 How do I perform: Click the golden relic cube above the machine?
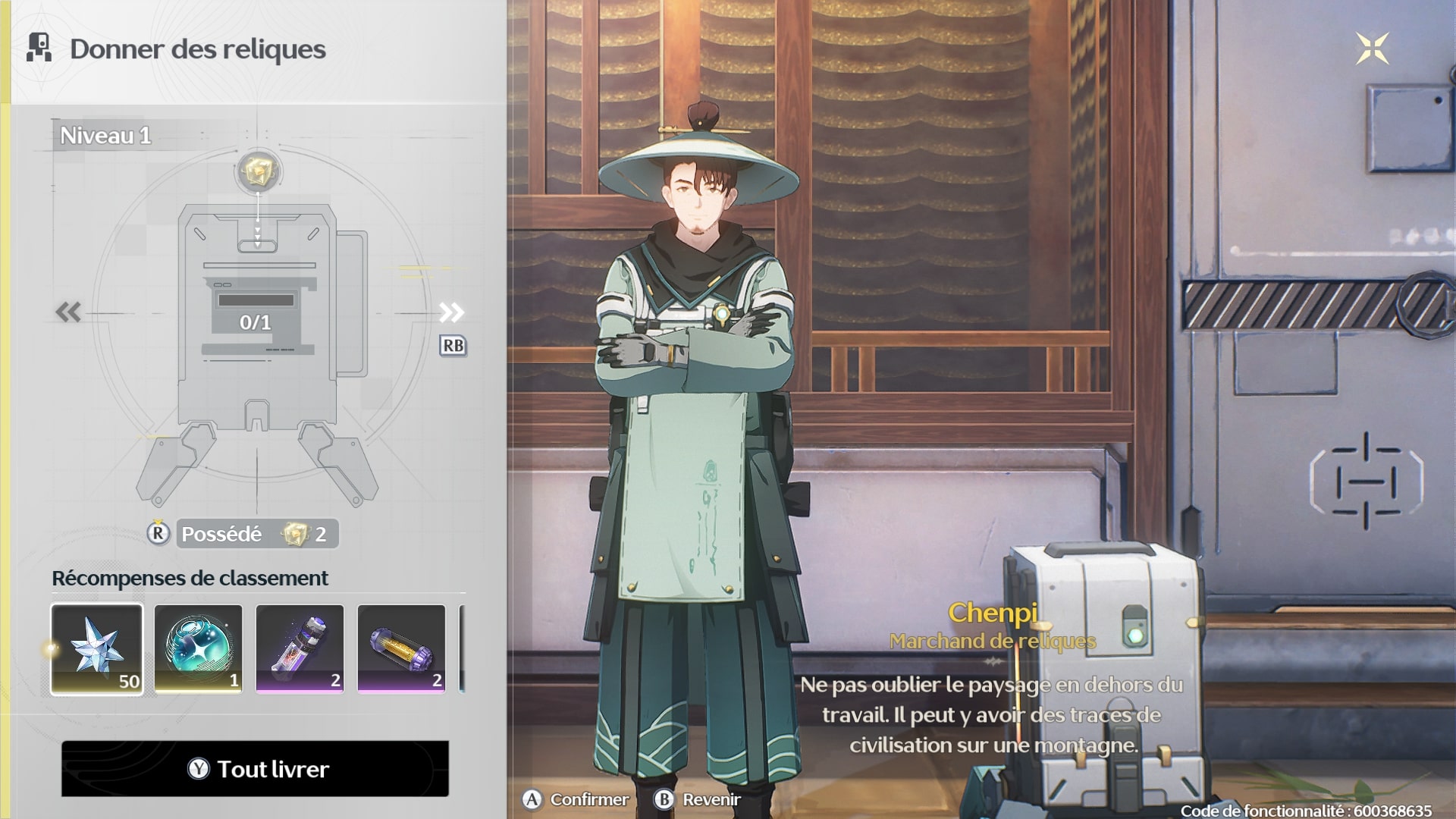(x=258, y=171)
